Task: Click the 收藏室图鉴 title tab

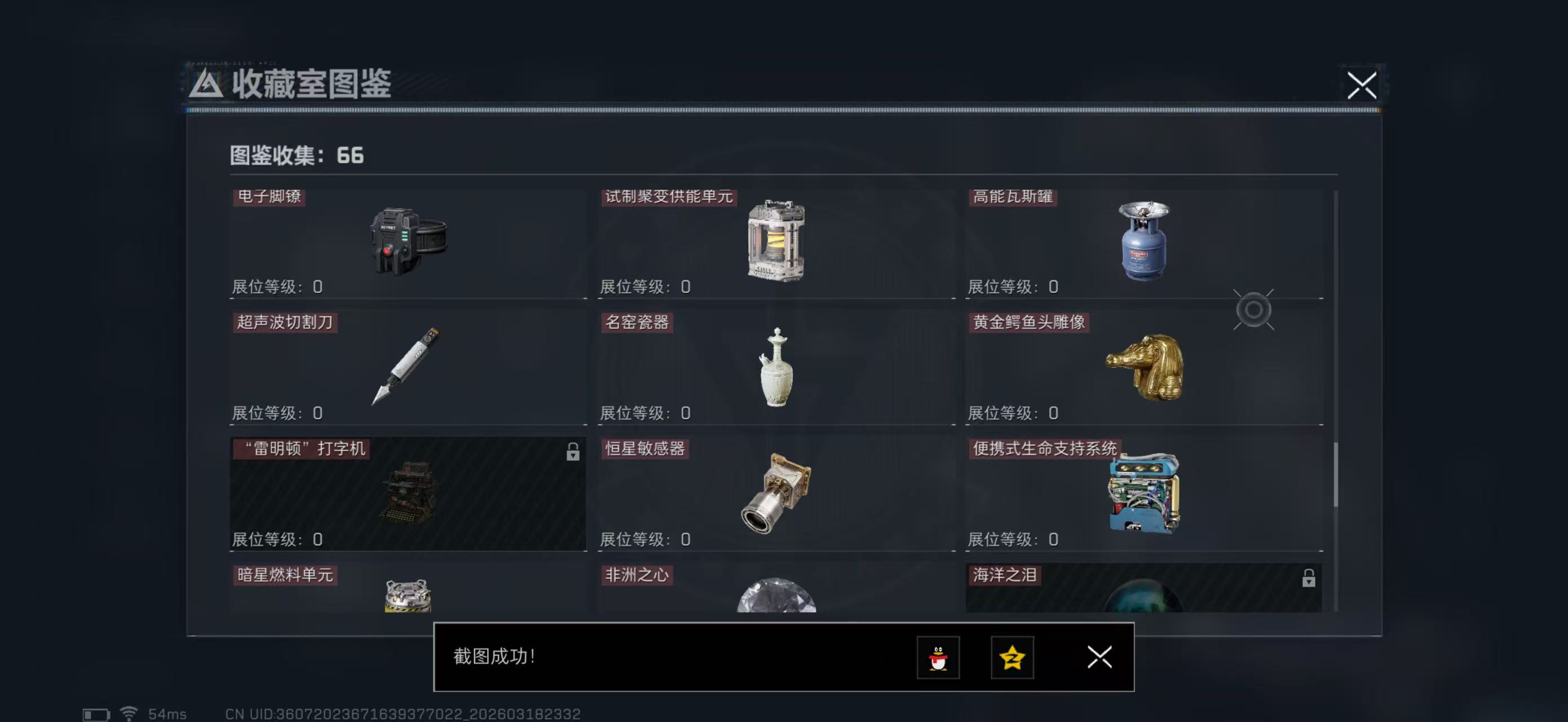Action: [x=311, y=85]
